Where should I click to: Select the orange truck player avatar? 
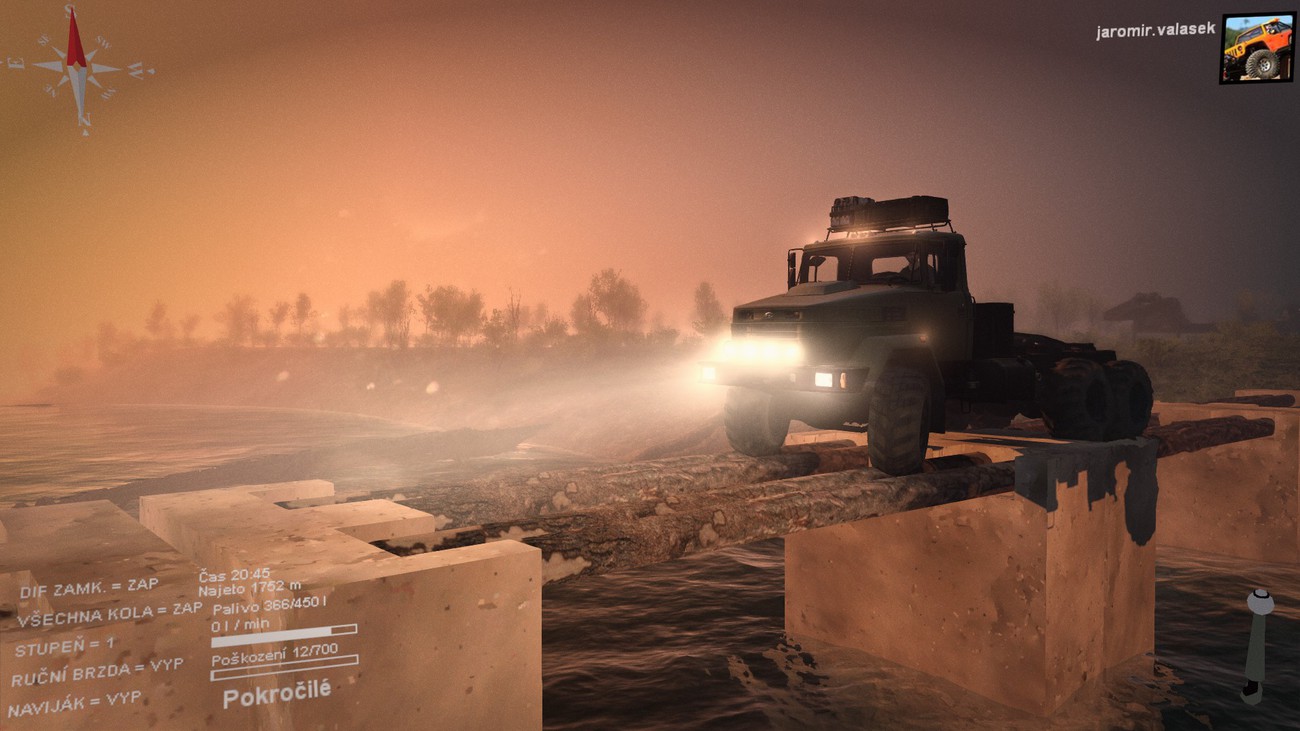[x=1256, y=48]
